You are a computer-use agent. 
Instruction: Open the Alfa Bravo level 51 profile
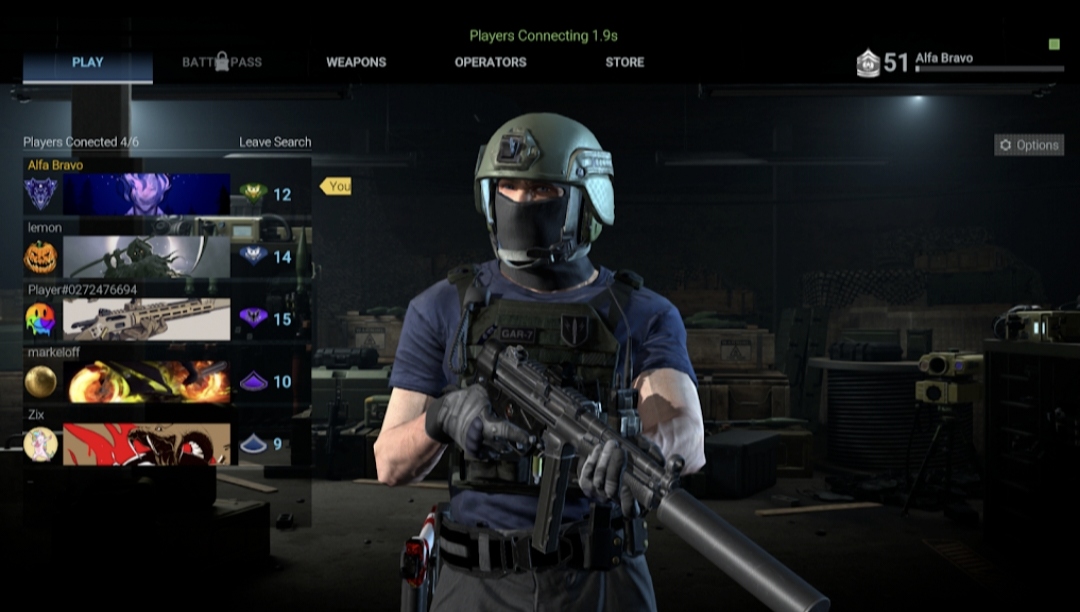point(958,62)
